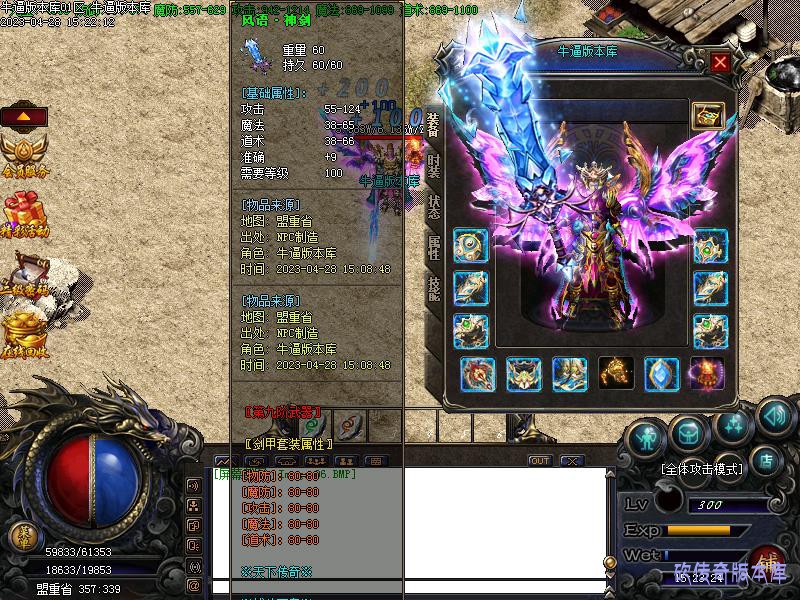Select the blue gem equipment slot
800x600 pixels.
pos(661,374)
